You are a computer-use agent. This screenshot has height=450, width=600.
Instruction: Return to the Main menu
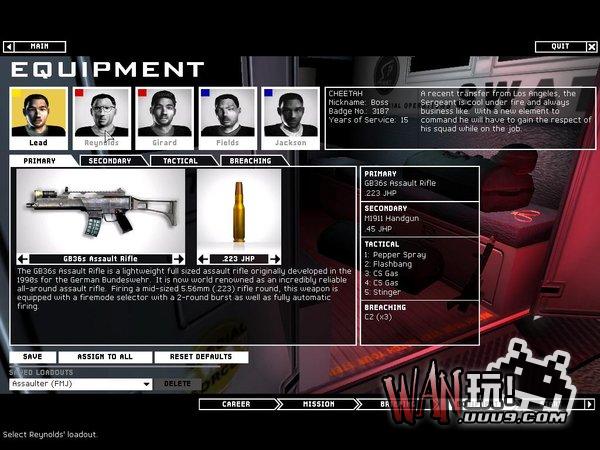(x=38, y=46)
